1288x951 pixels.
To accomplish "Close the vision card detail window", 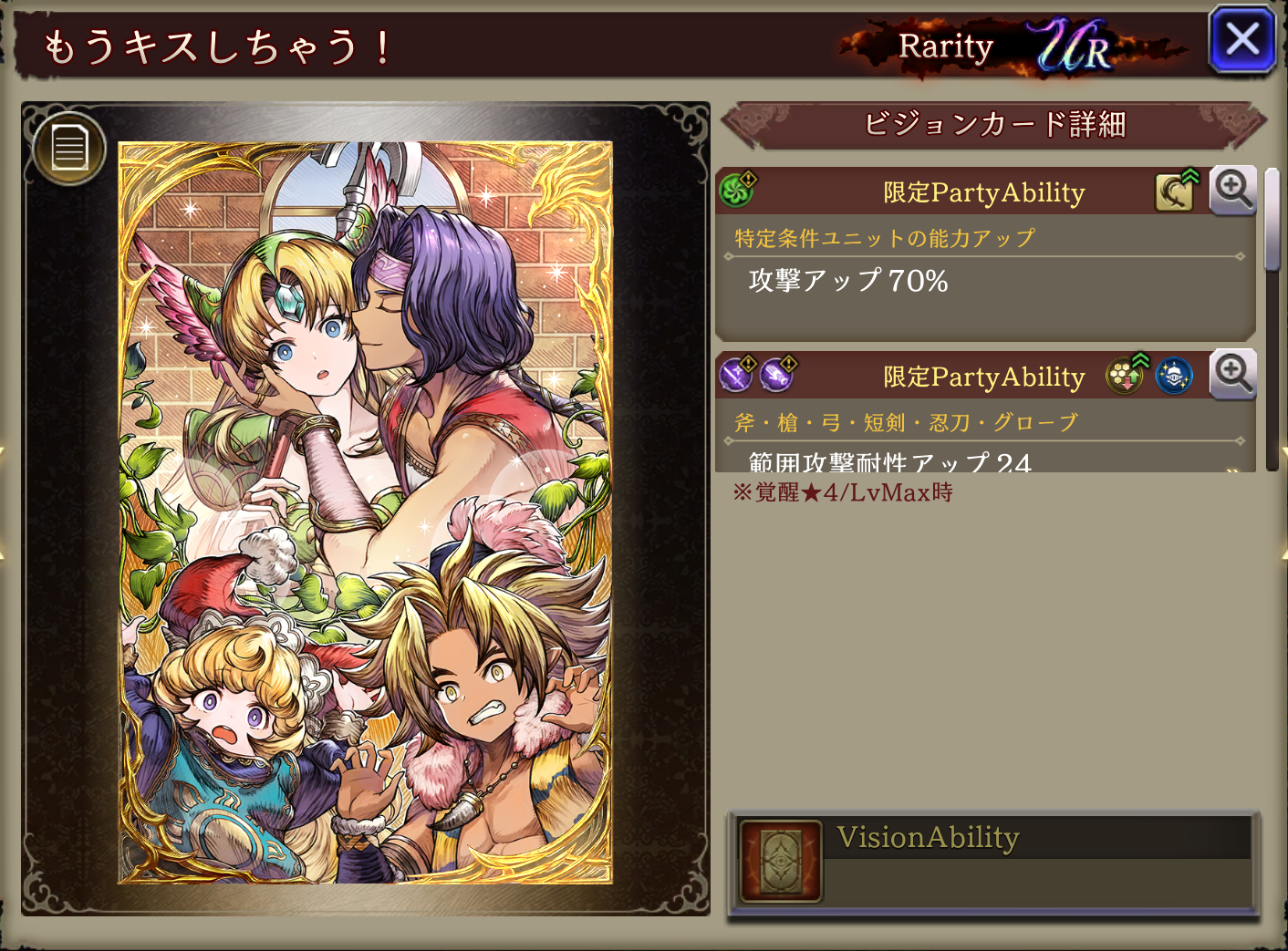I will [1241, 40].
